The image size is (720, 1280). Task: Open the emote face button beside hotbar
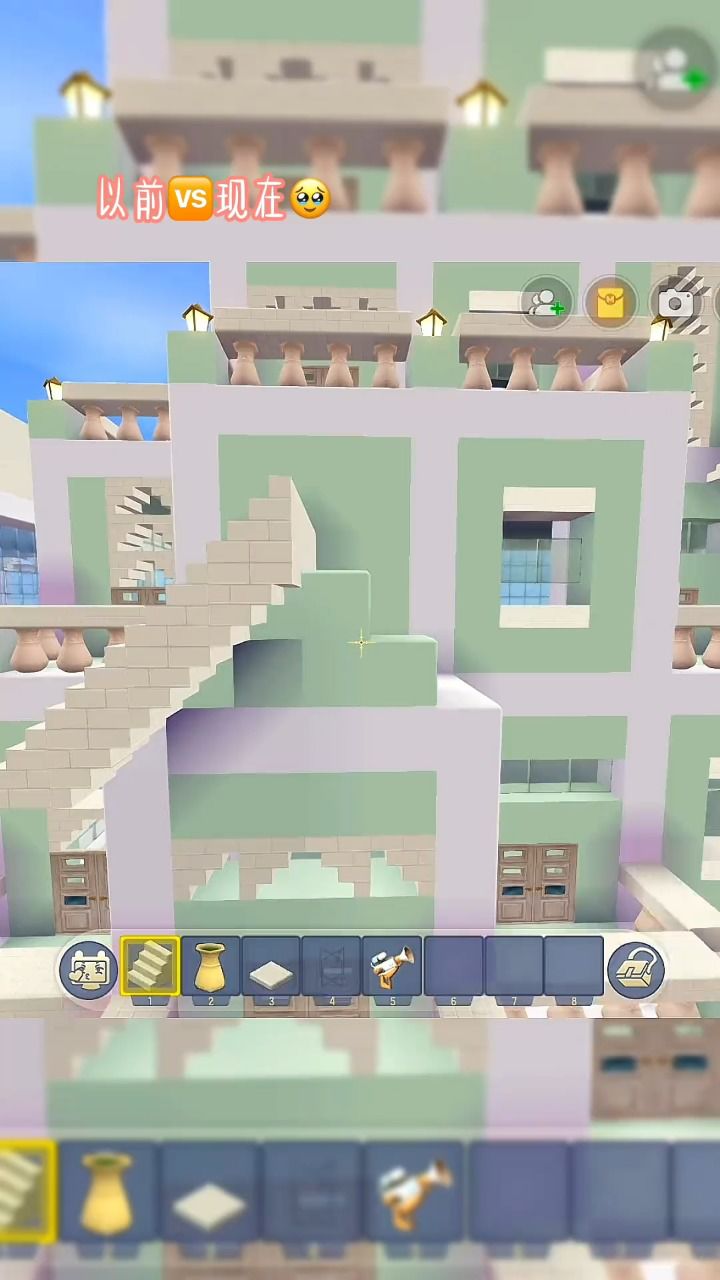88,969
